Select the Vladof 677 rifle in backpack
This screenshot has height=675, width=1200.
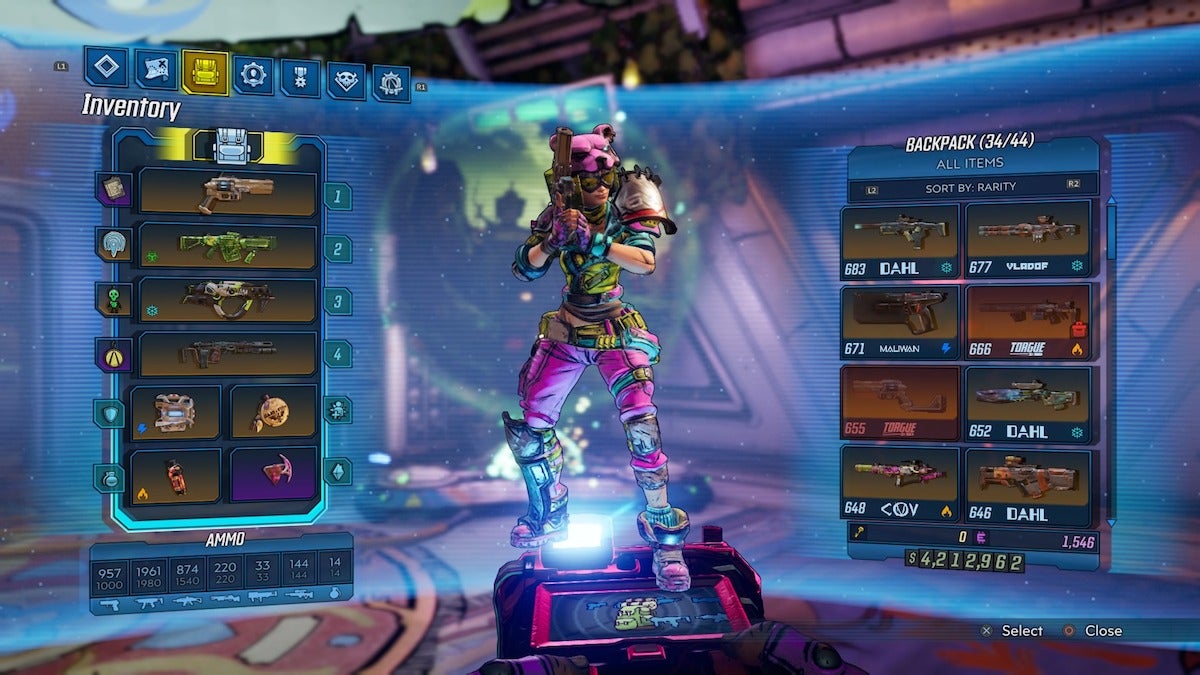1027,241
